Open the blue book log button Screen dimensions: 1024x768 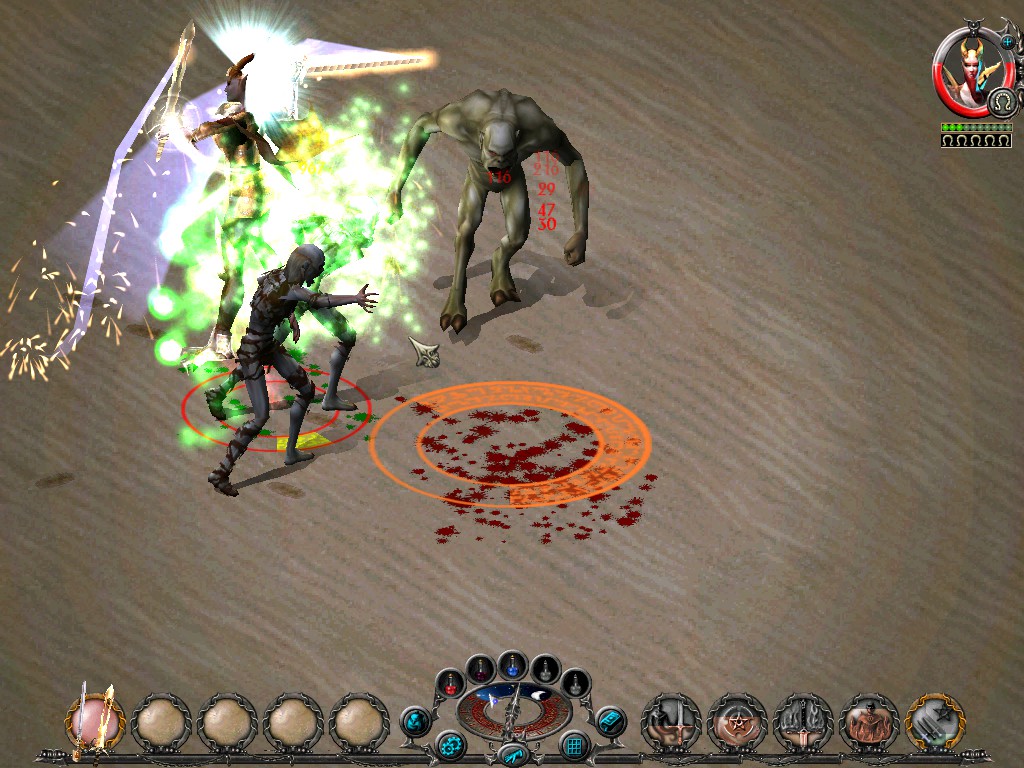(610, 720)
